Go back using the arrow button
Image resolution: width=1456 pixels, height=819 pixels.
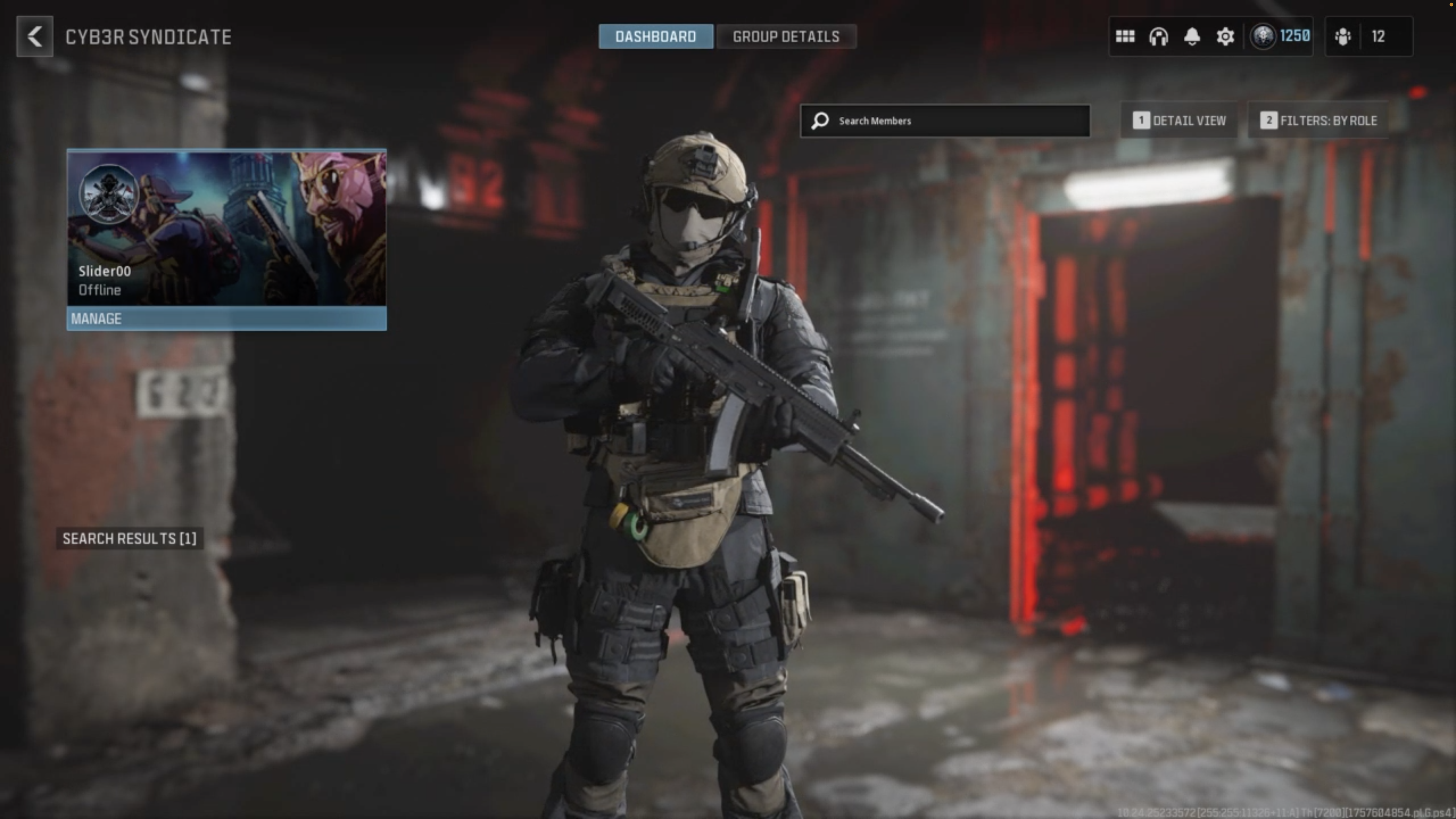pyautogui.click(x=34, y=37)
